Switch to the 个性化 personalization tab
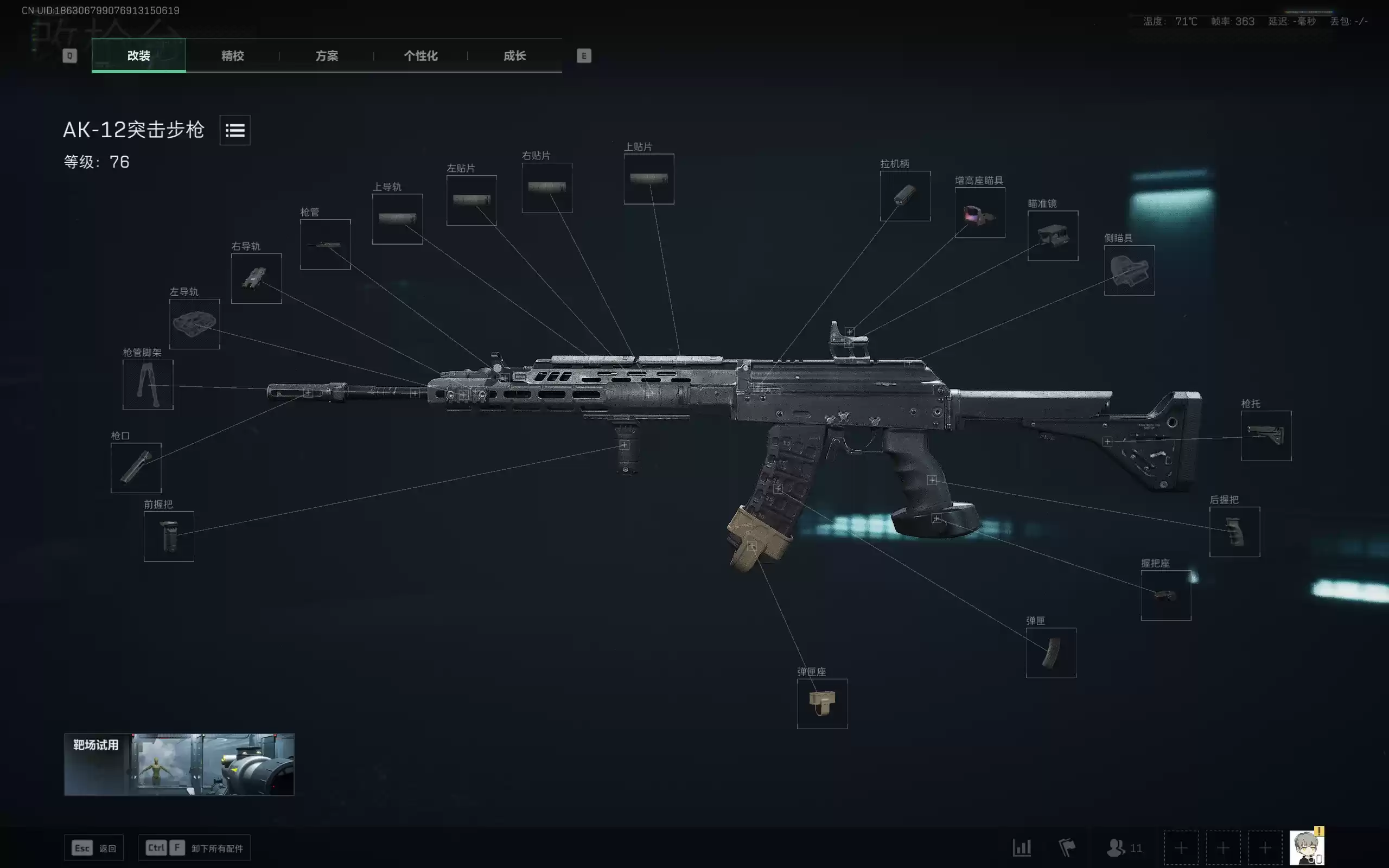 [x=420, y=56]
